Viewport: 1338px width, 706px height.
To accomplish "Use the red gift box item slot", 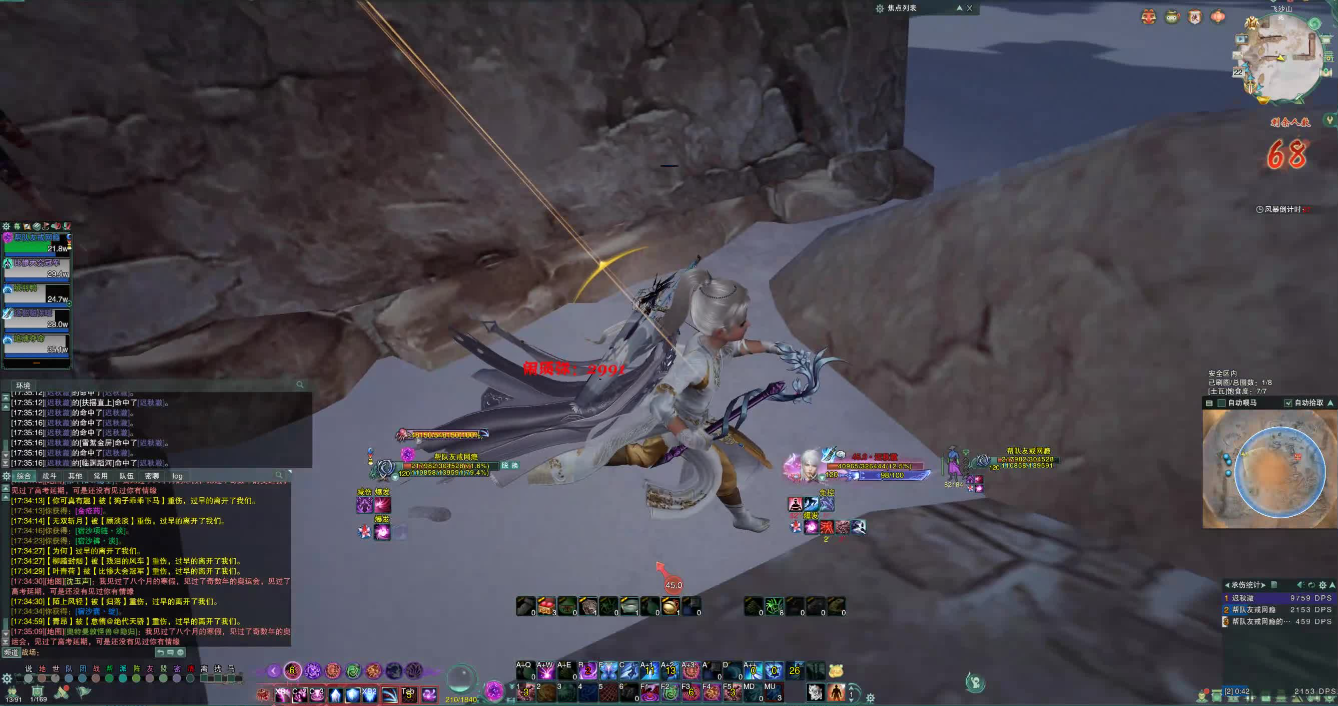I will click(546, 605).
